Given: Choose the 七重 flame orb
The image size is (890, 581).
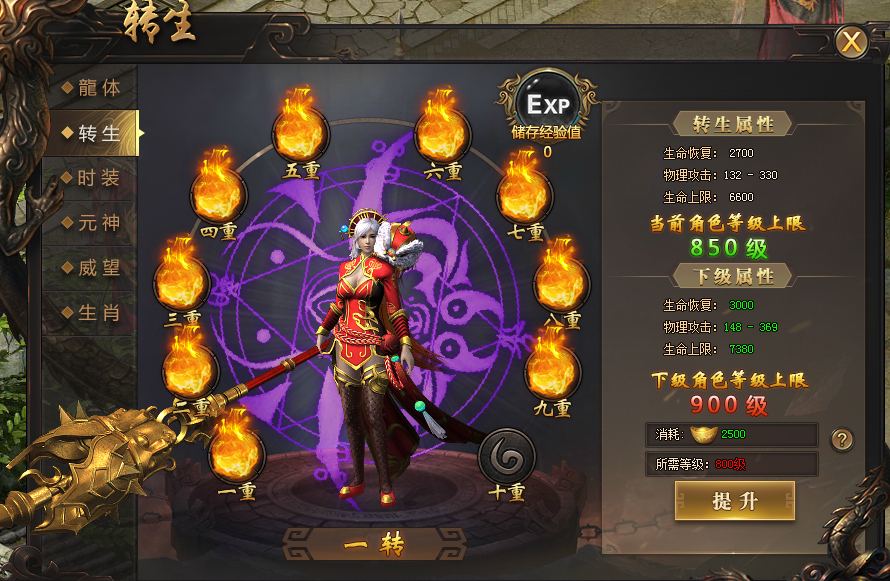Looking at the screenshot, I should point(523,188).
